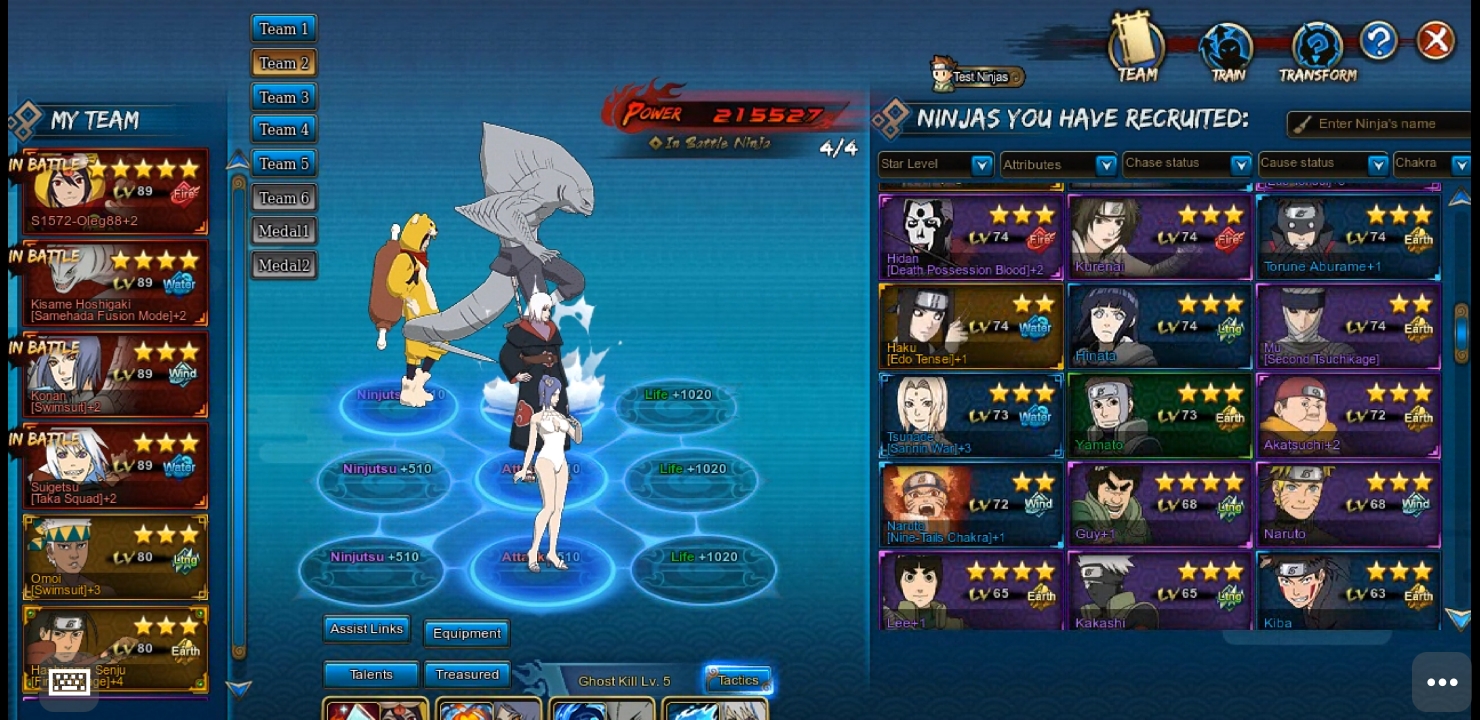1480x720 pixels.
Task: Close the team screen with the red X
Action: [x=1436, y=41]
